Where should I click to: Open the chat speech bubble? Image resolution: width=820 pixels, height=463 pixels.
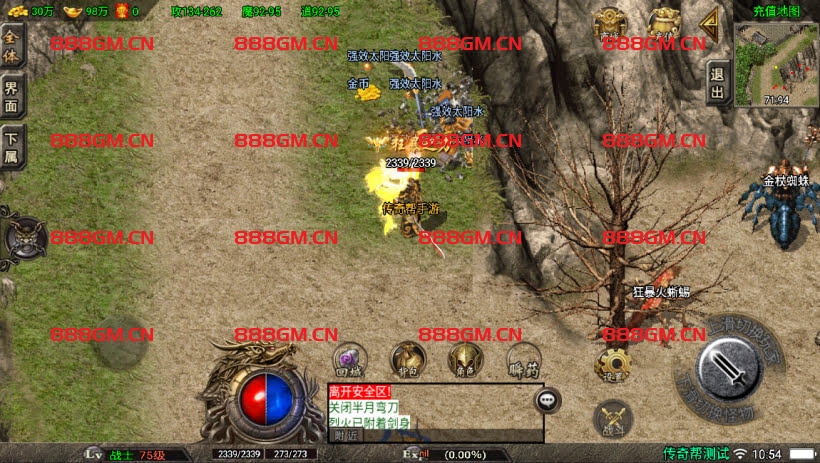[547, 400]
